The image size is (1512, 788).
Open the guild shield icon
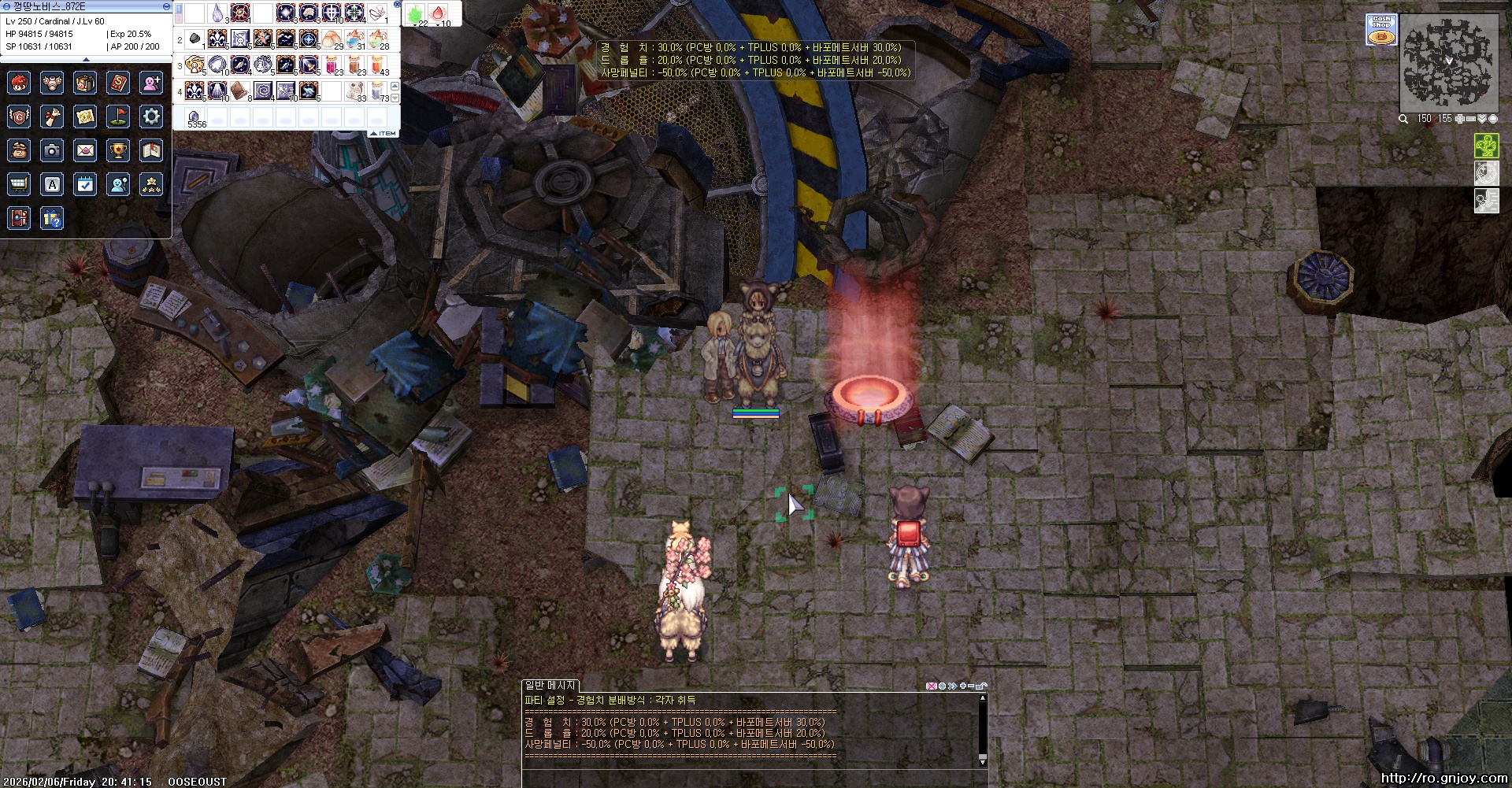tap(19, 117)
